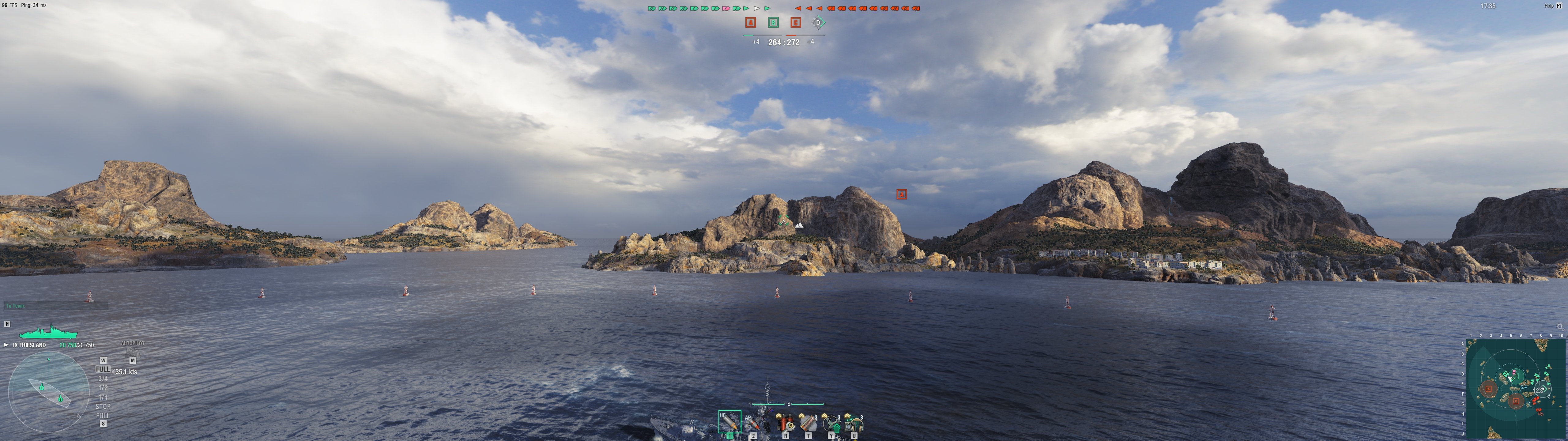Select capture point B indicator at top
The width and height of the screenshot is (1568, 441).
click(773, 23)
